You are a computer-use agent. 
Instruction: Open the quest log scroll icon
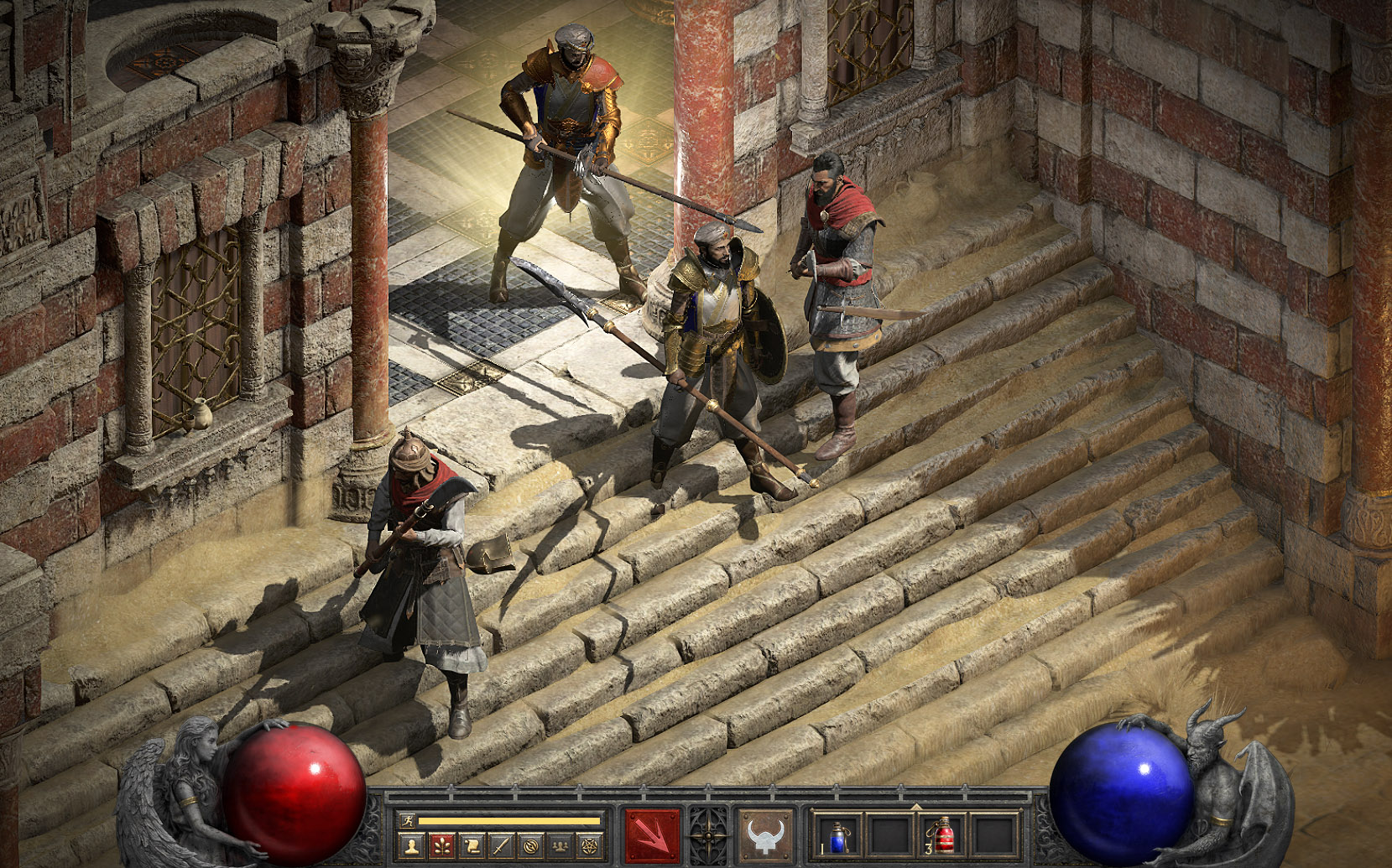pos(472,845)
